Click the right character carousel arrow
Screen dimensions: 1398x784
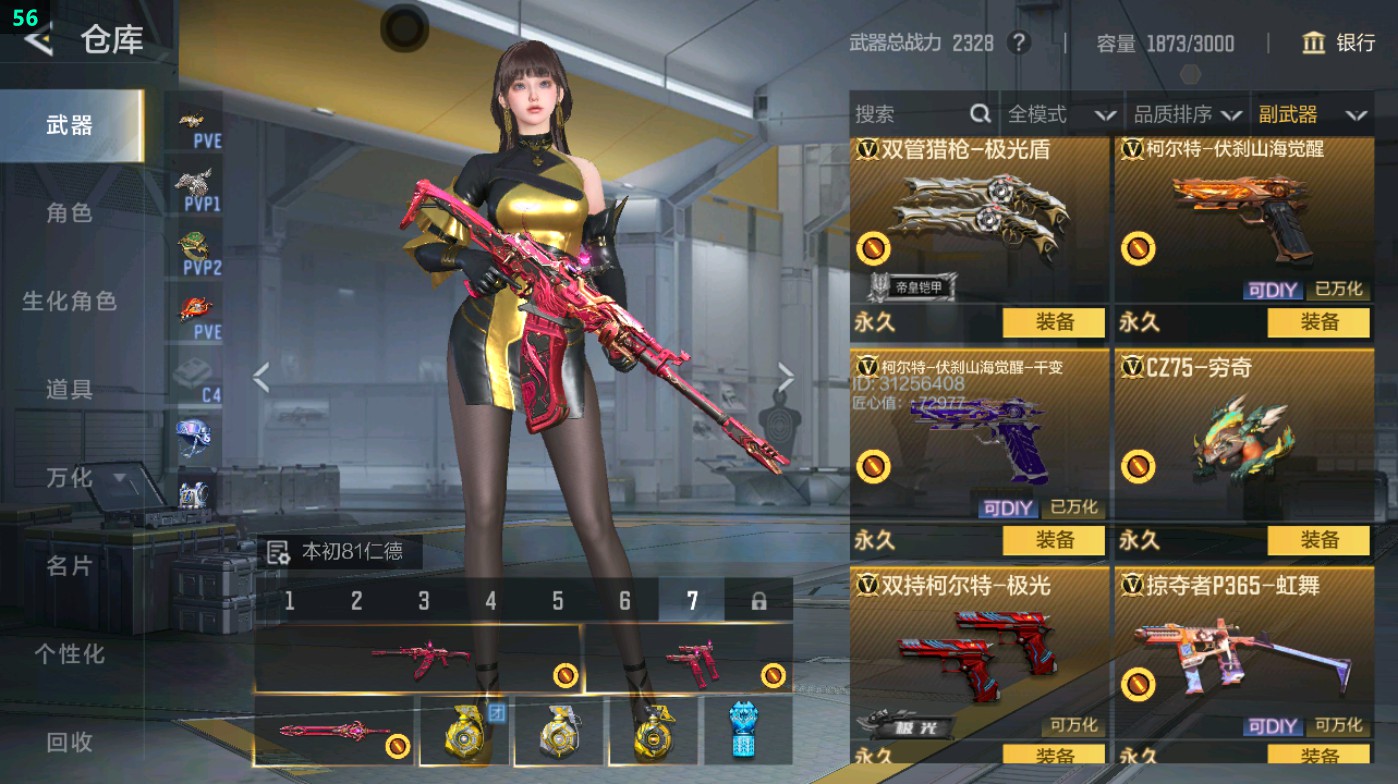pos(786,375)
